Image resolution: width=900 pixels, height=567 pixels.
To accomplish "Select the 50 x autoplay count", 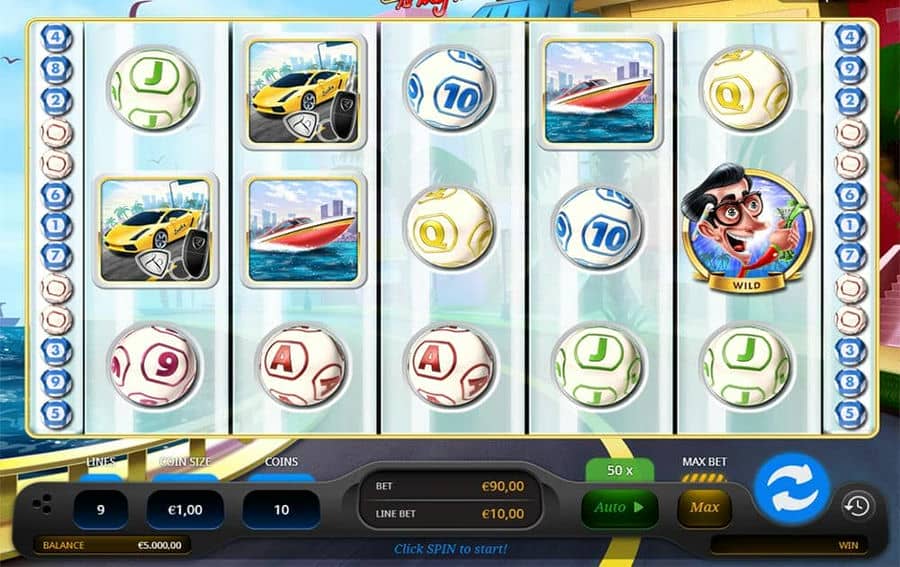I will tap(619, 470).
